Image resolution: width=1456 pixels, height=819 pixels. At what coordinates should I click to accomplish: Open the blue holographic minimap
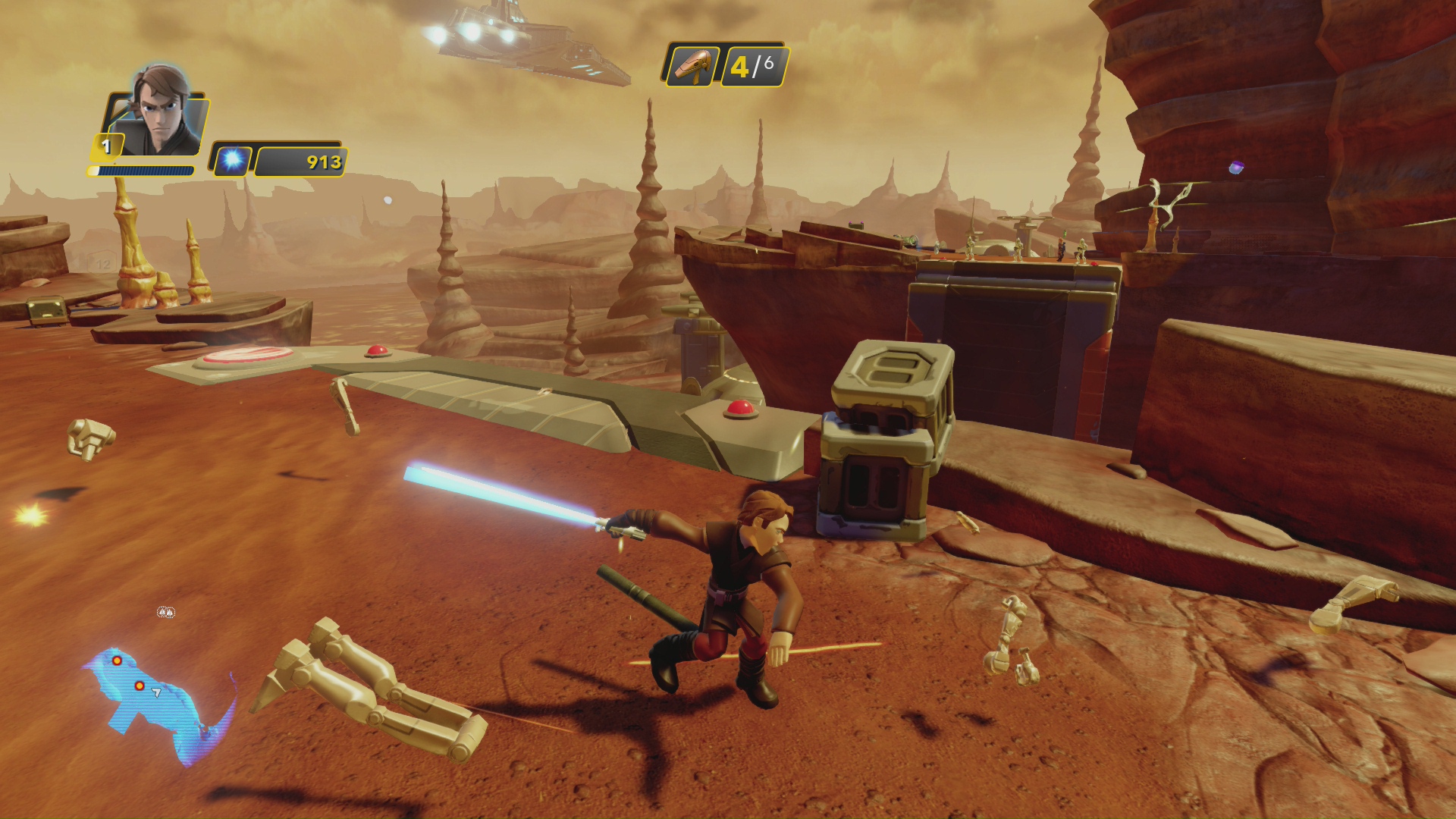point(155,701)
